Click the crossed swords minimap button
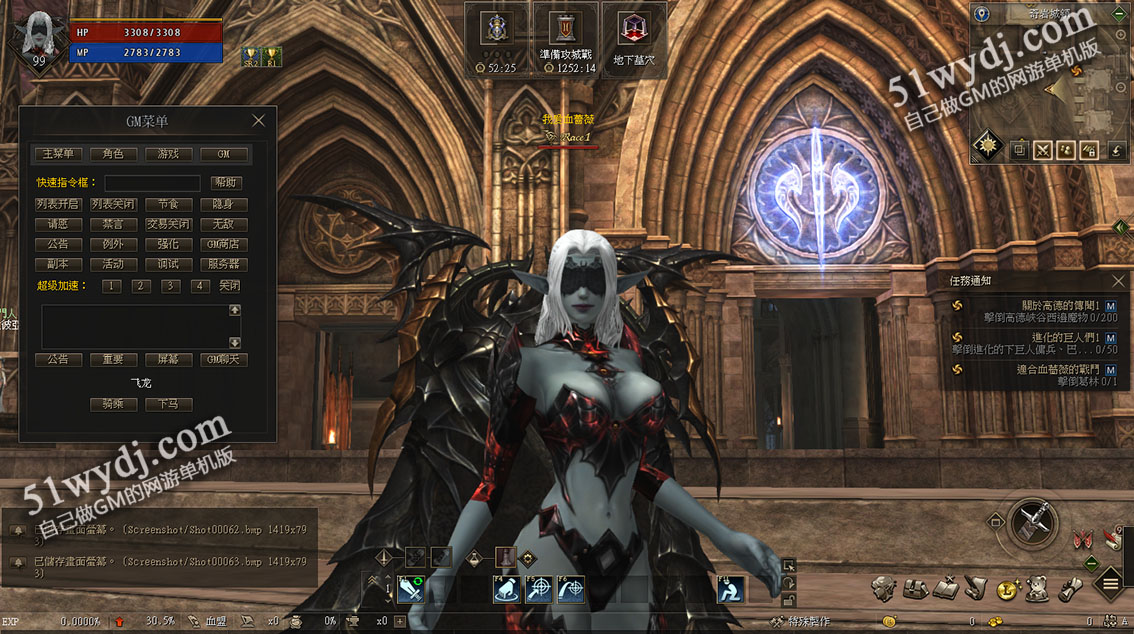Viewport: 1134px width, 634px height. point(1043,151)
